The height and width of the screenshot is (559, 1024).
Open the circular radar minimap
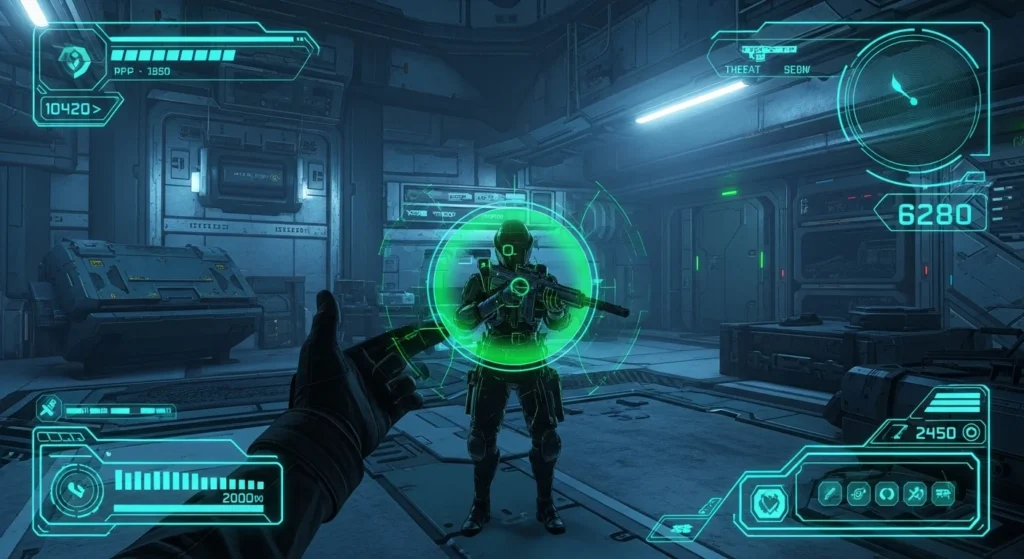pyautogui.click(x=908, y=96)
